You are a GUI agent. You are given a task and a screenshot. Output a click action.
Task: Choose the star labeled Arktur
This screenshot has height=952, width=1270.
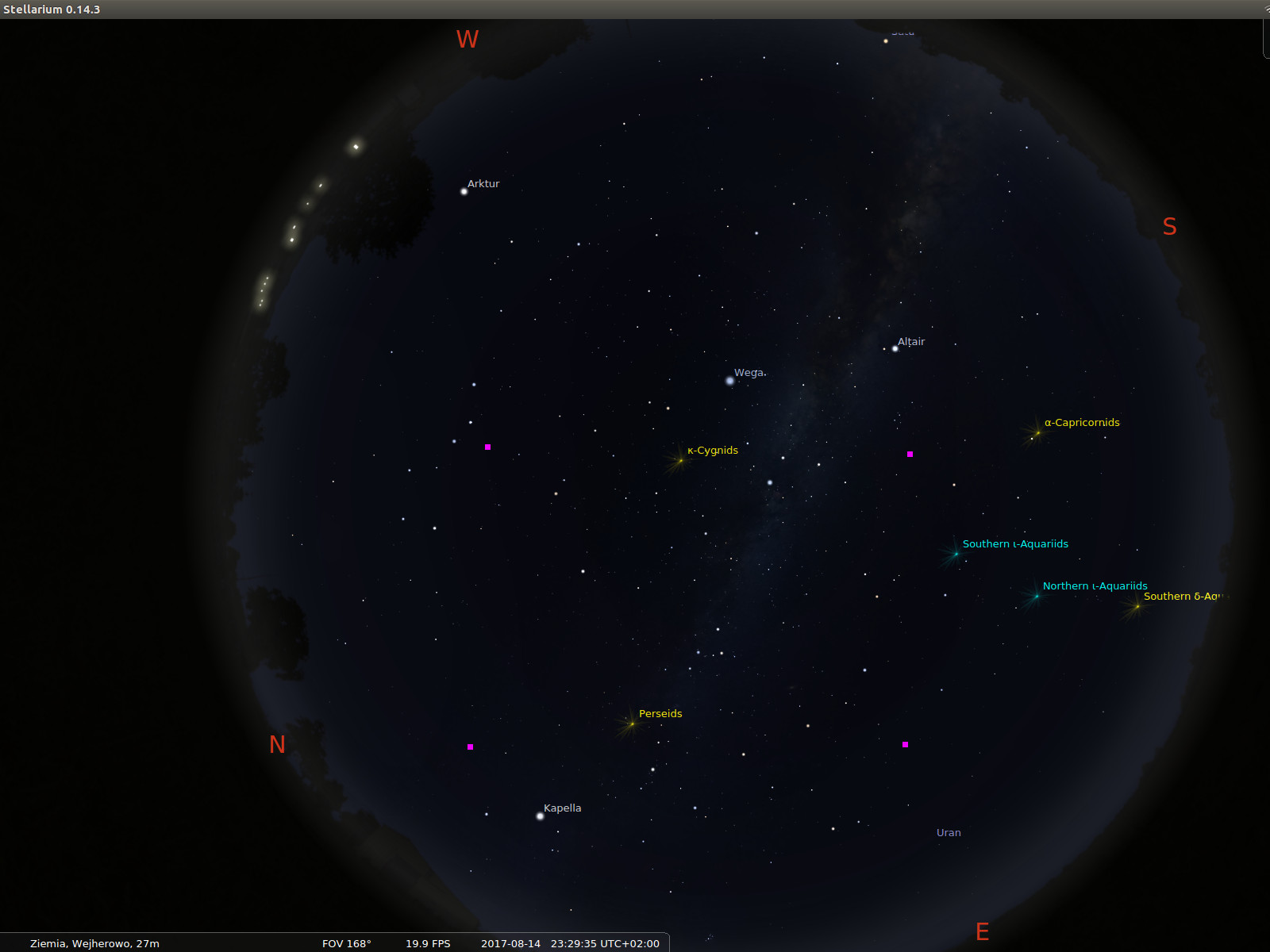(x=464, y=191)
